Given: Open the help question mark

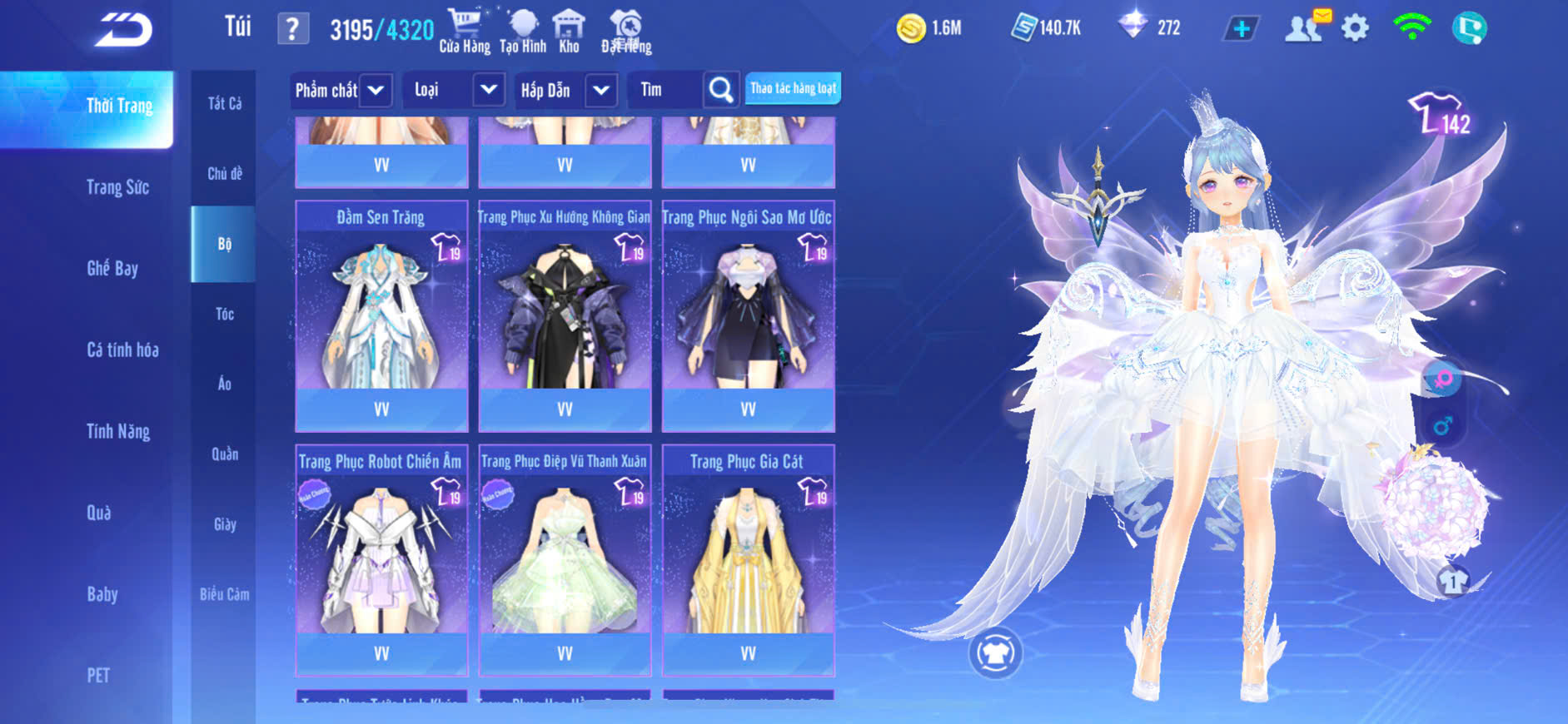Looking at the screenshot, I should tap(292, 29).
